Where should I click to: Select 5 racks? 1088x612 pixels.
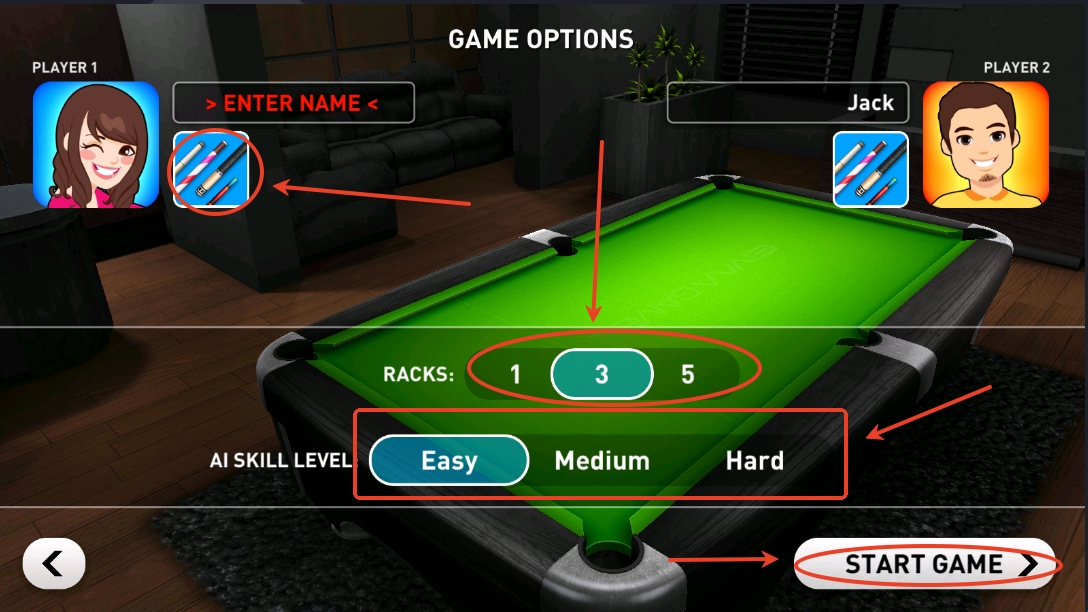tap(688, 375)
